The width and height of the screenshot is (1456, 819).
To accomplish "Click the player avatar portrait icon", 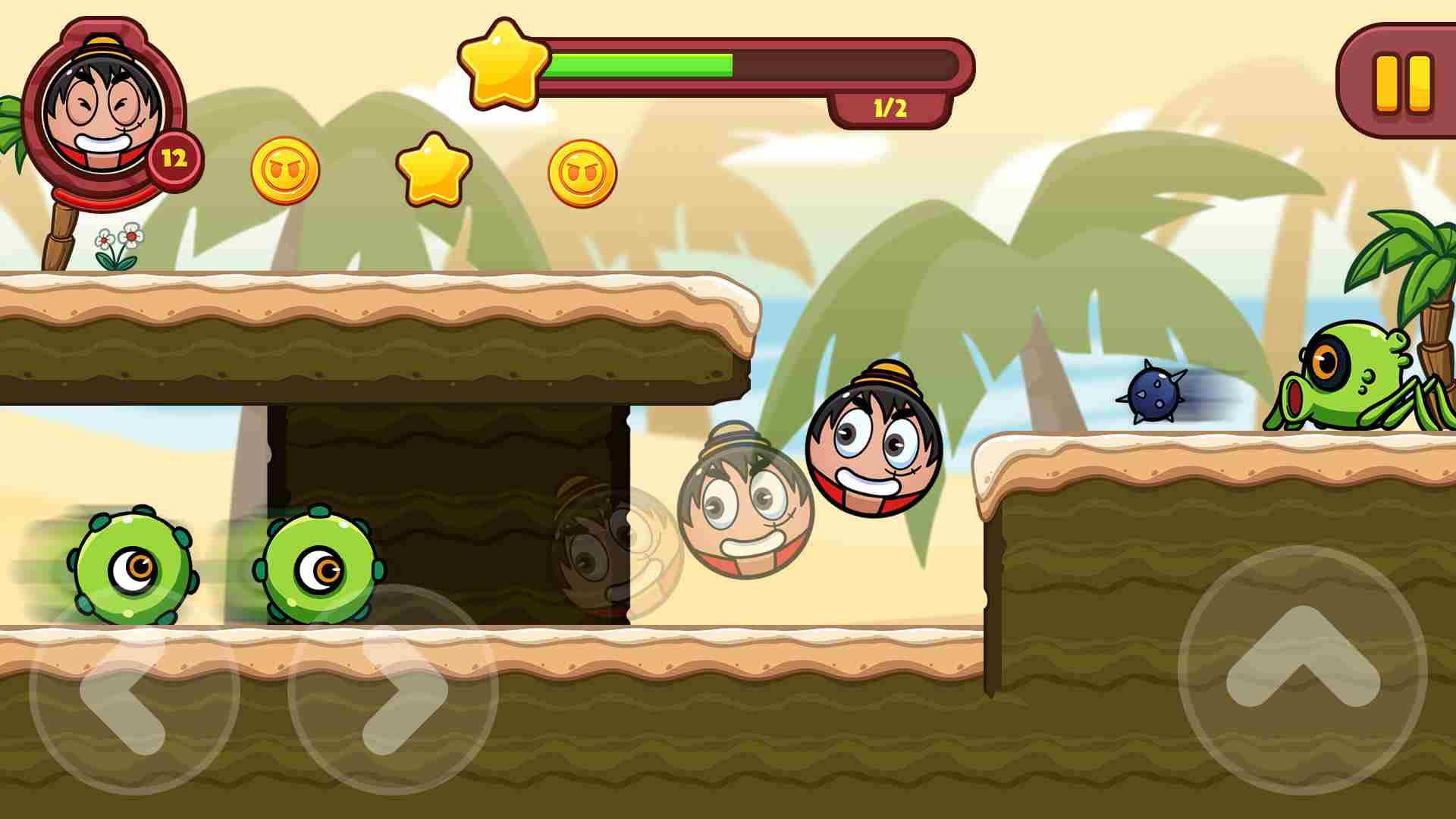I will point(102,110).
